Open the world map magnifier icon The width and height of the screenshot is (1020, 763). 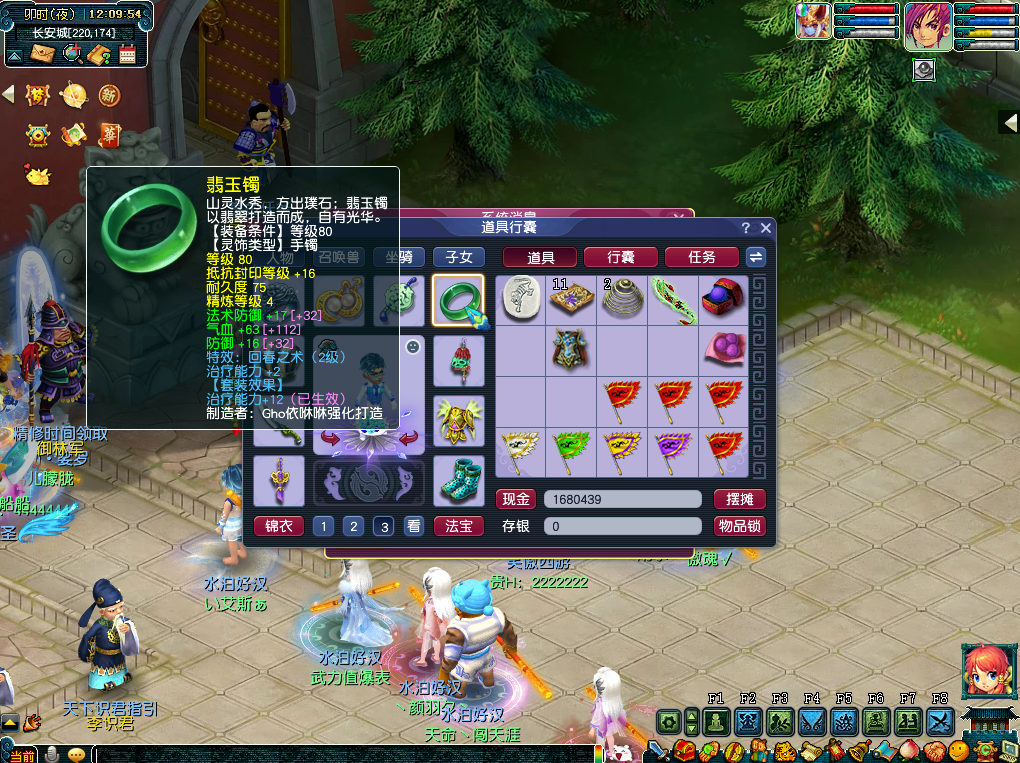(71, 54)
